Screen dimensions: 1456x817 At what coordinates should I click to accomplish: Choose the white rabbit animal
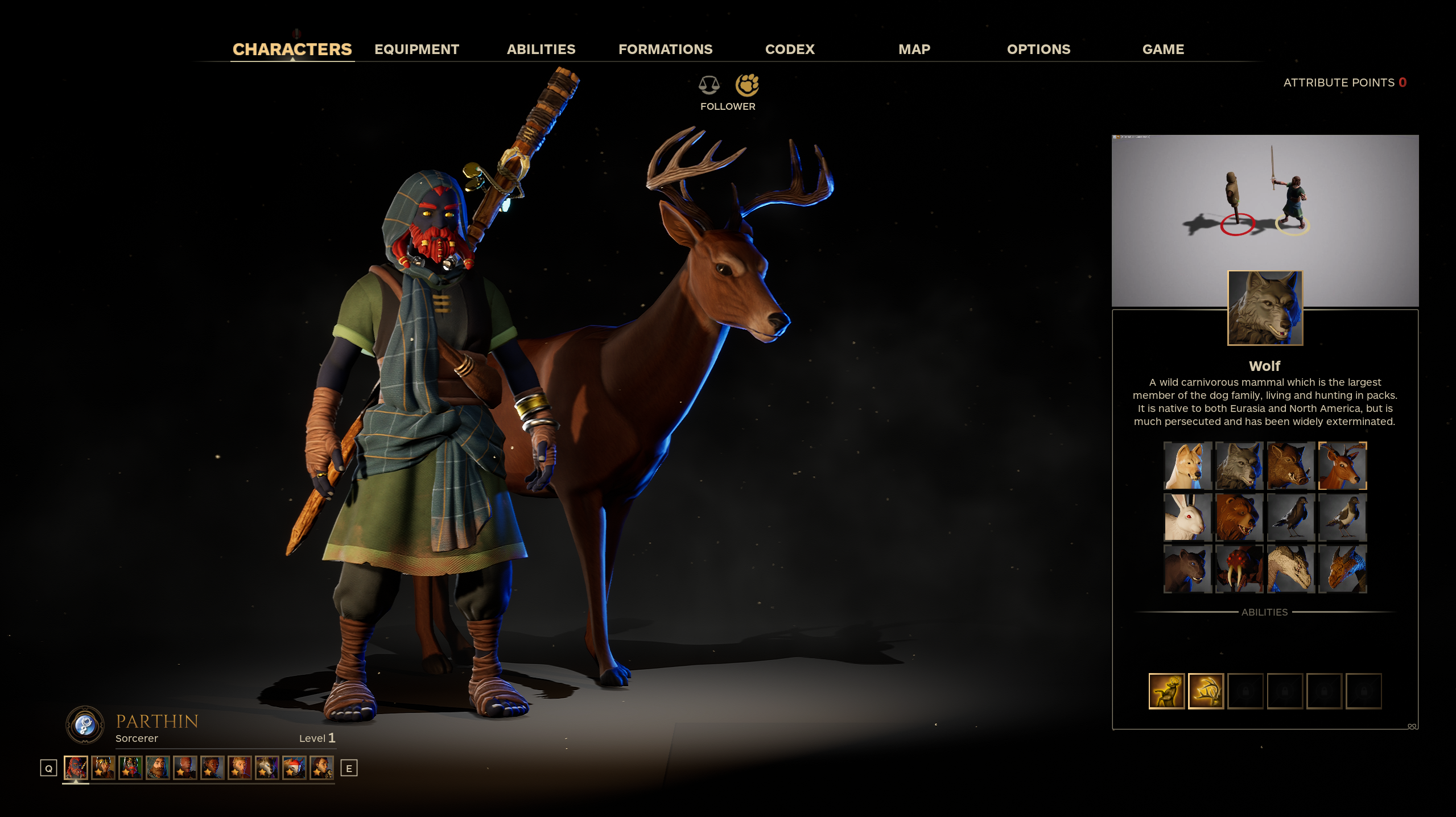(x=1188, y=517)
